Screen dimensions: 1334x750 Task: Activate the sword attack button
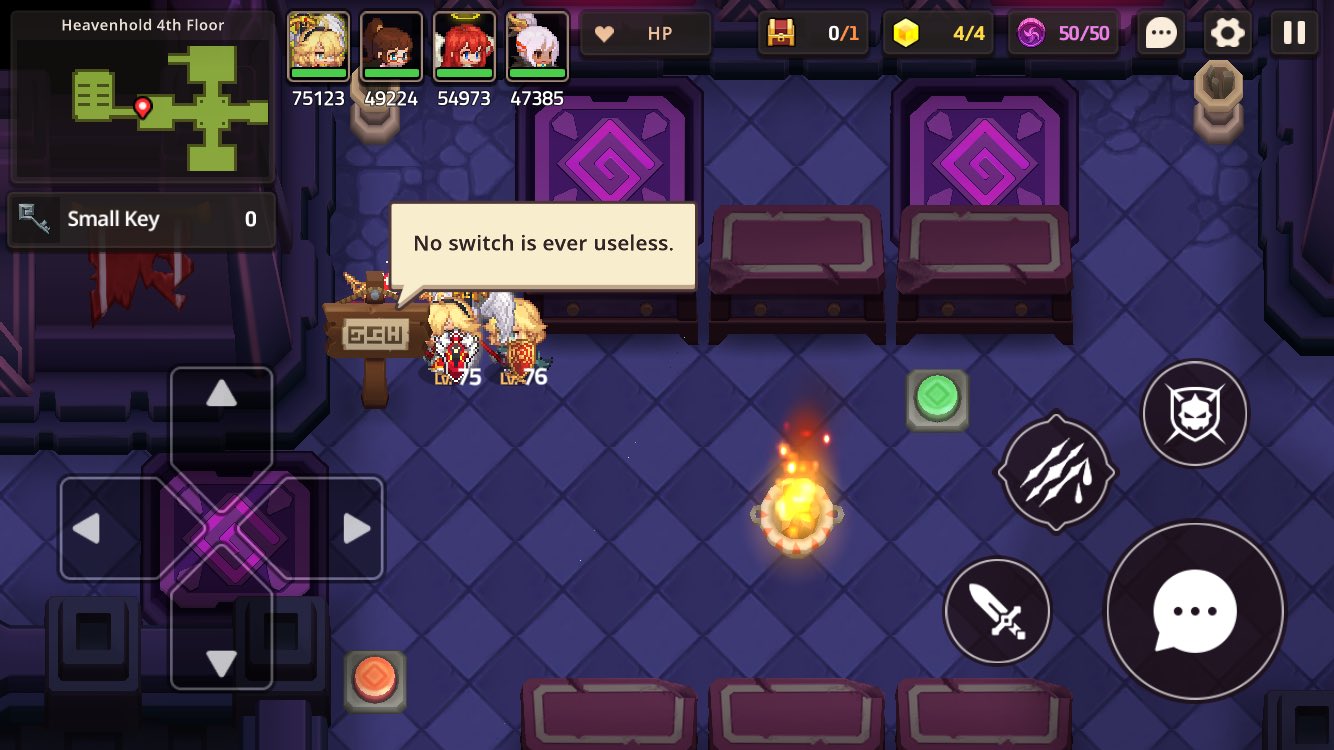tap(997, 611)
